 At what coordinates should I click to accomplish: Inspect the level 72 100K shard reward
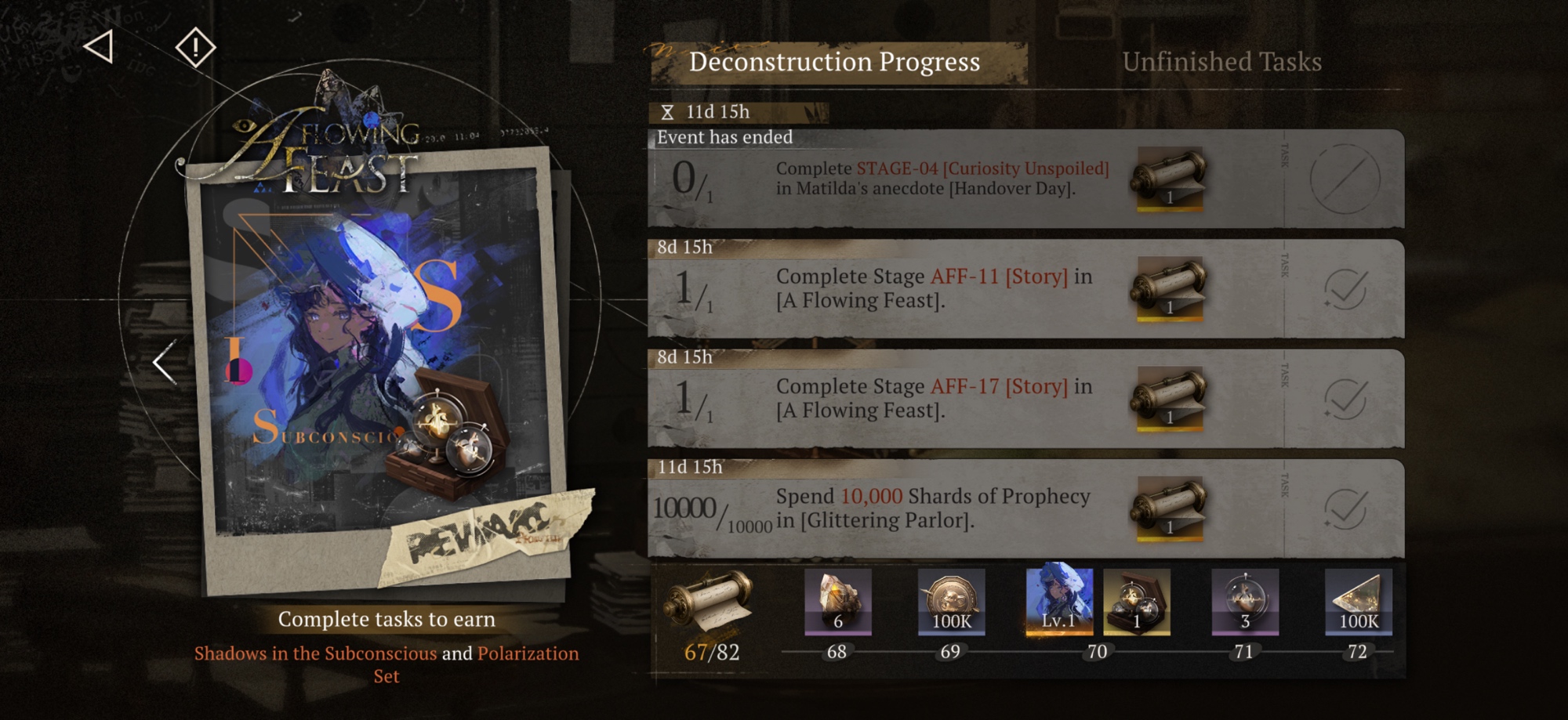(x=1358, y=602)
